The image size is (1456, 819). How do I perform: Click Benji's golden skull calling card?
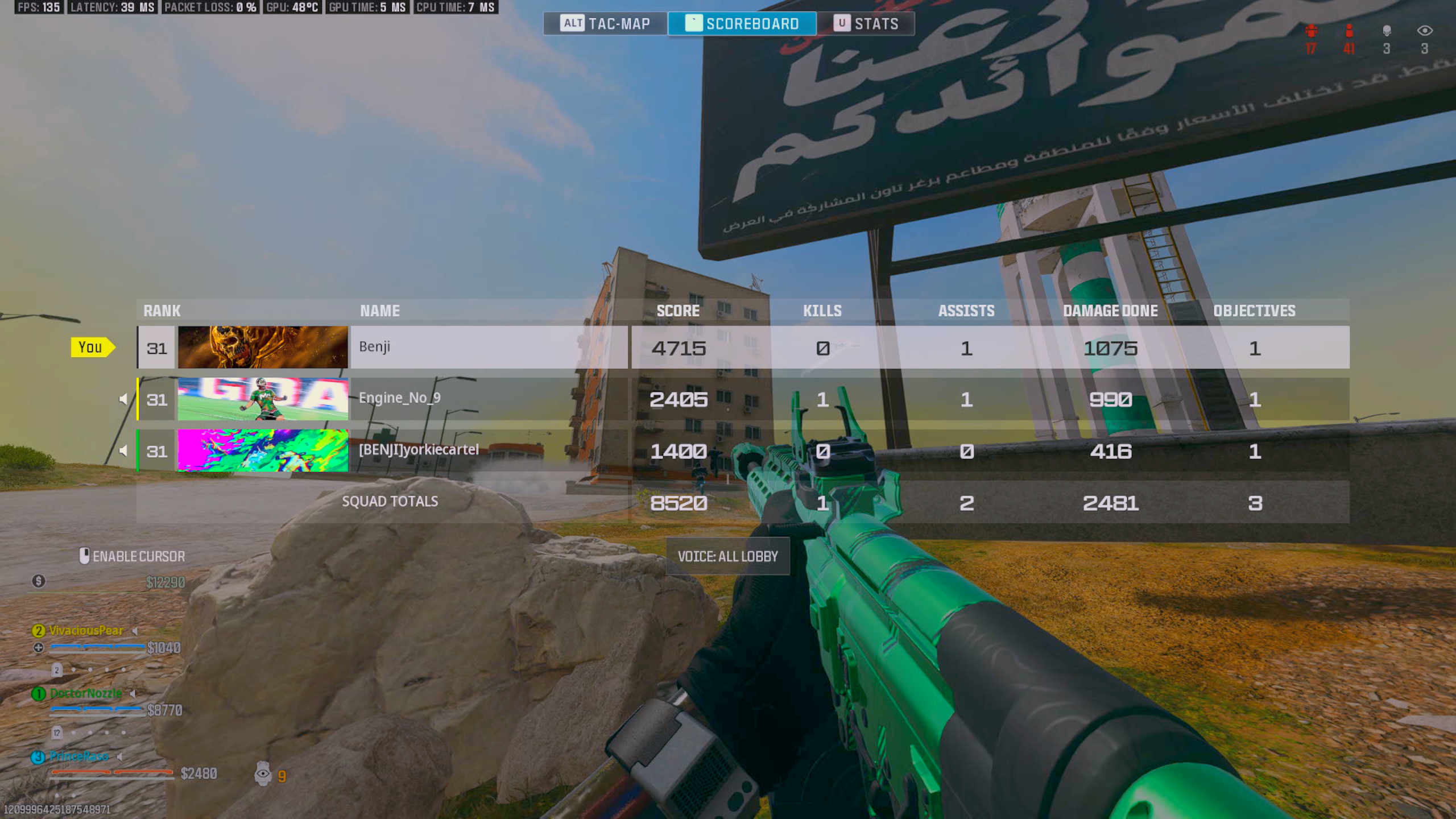263,348
